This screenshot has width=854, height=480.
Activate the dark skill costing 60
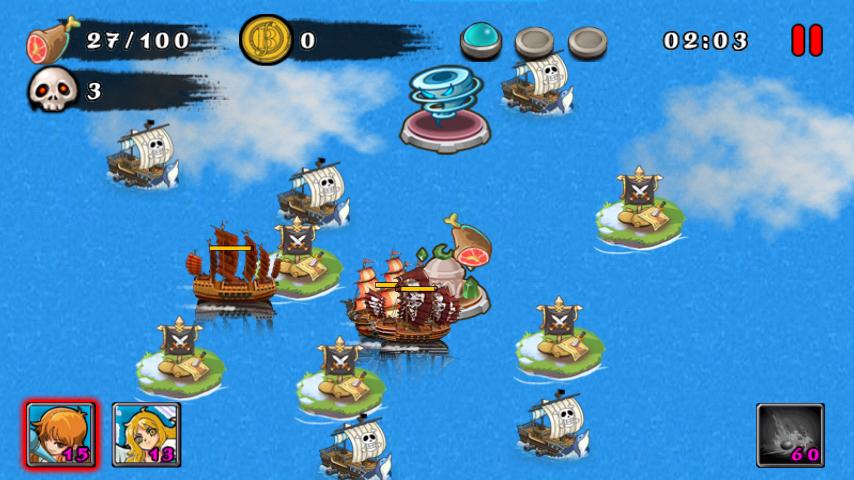[x=790, y=435]
